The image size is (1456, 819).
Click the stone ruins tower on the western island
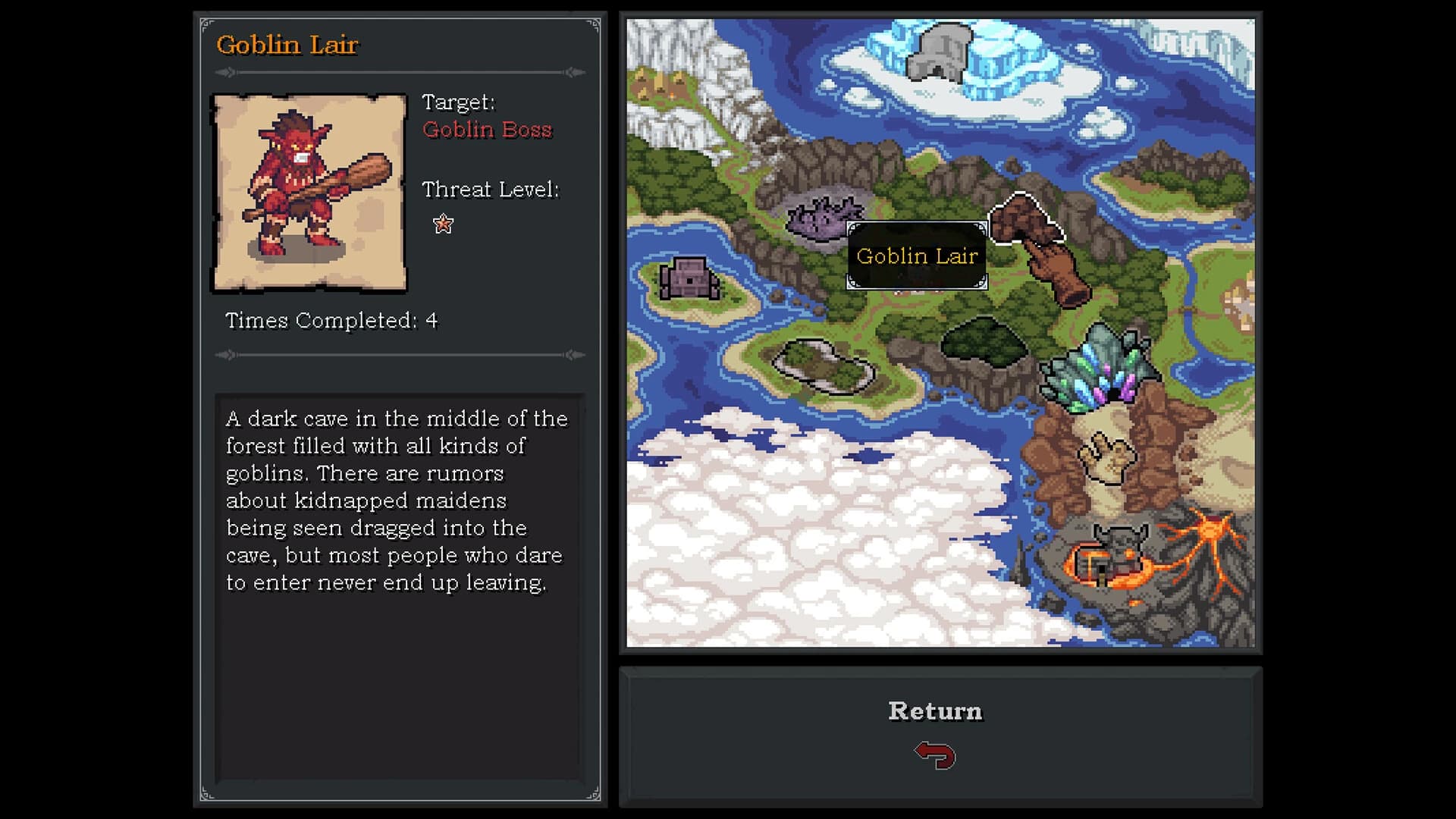point(691,278)
